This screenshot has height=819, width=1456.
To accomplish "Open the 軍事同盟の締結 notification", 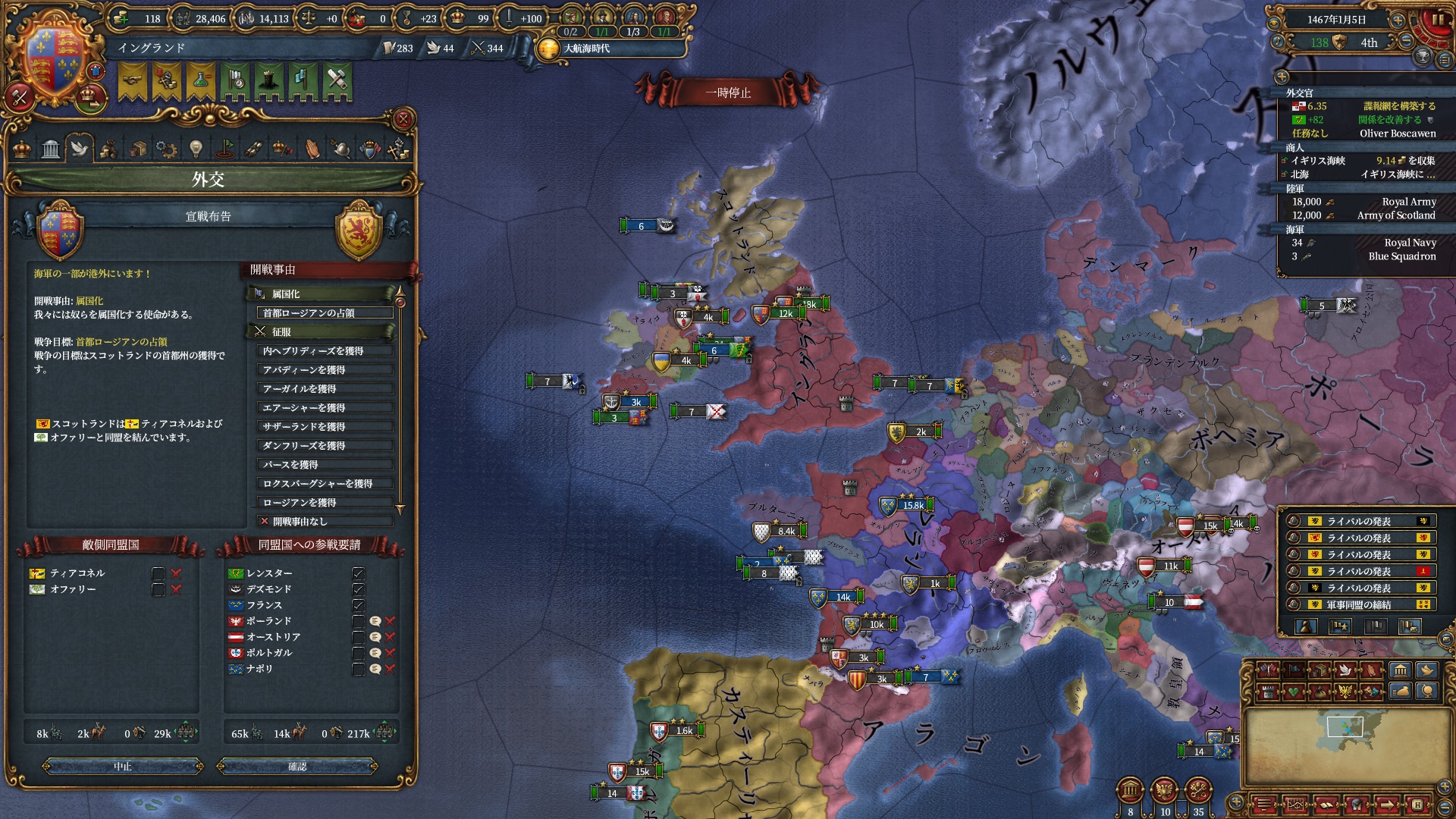I will point(1358,604).
